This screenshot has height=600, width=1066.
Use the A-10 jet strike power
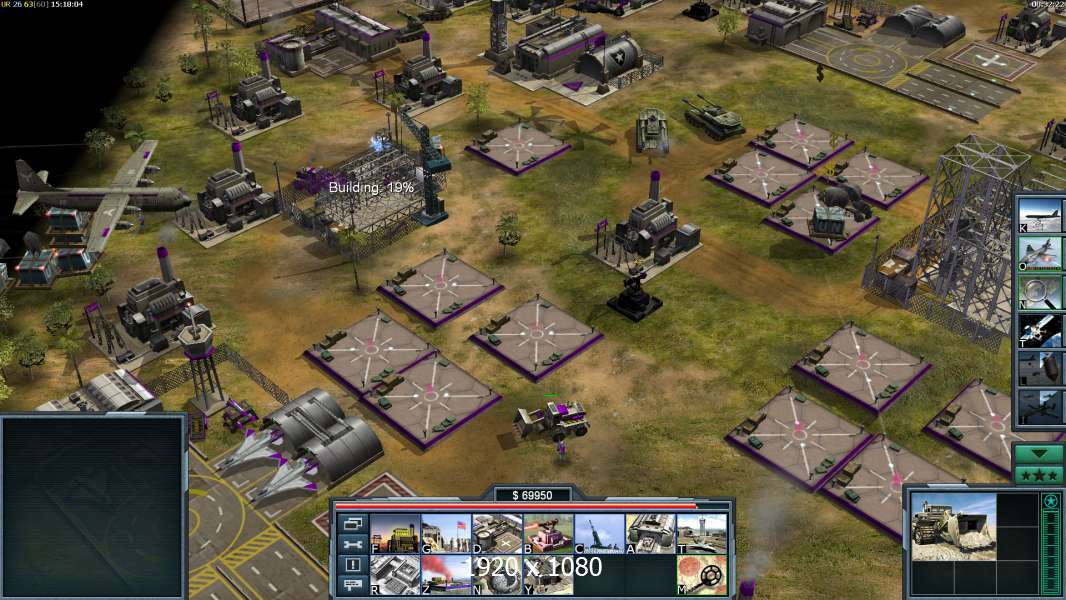(1040, 252)
